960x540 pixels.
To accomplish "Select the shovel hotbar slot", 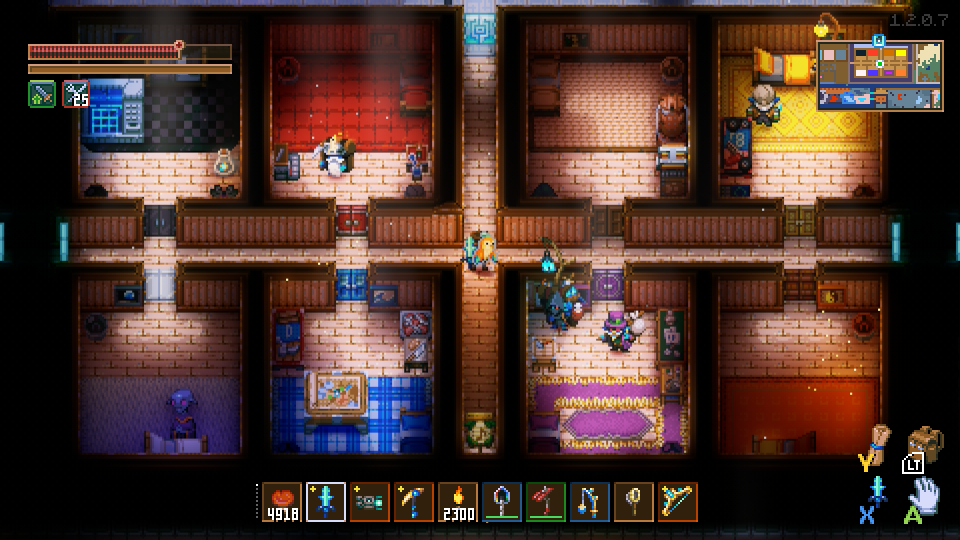I will 502,502.
